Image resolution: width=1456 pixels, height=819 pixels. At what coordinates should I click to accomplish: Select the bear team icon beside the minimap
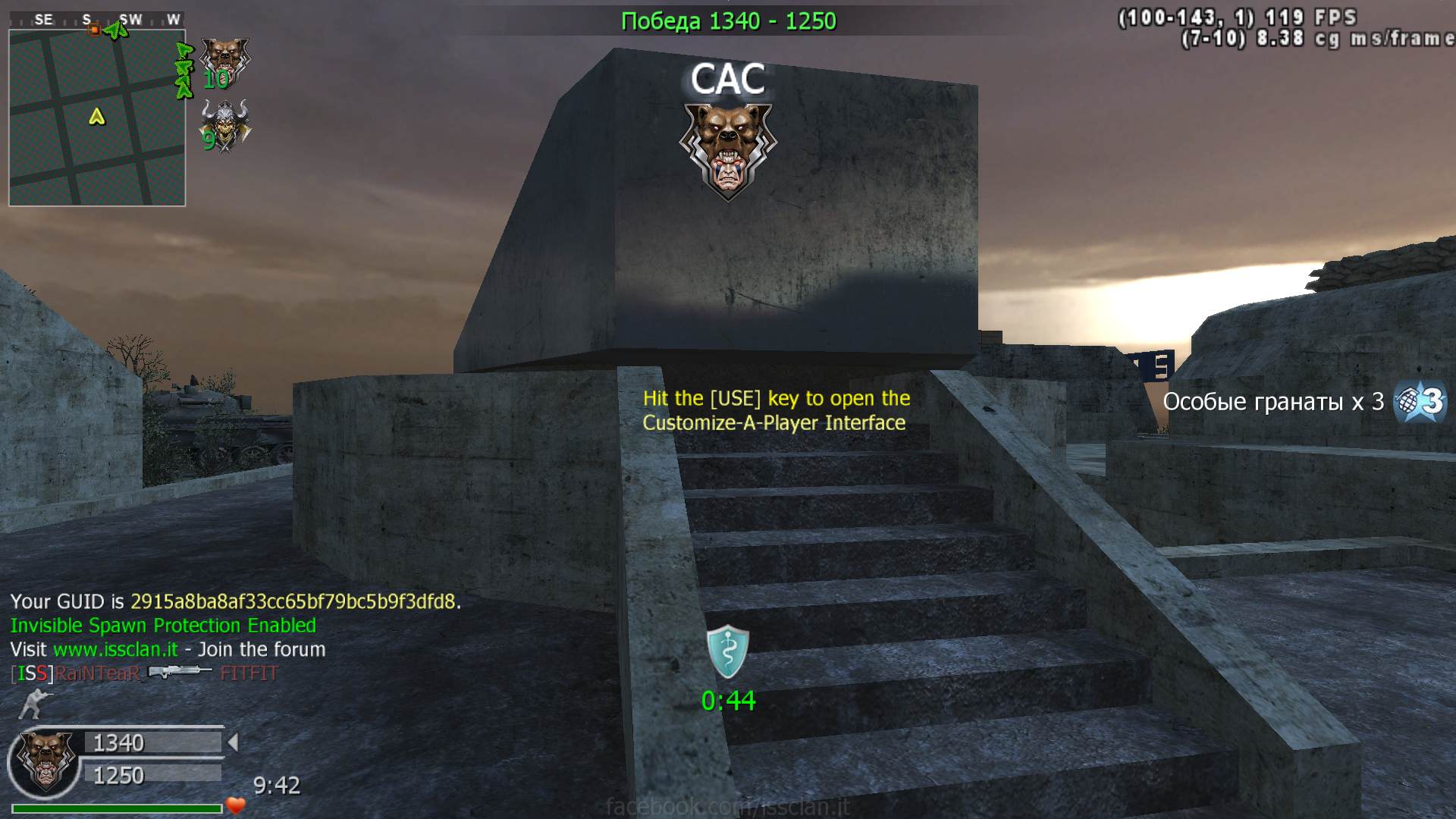(x=224, y=62)
